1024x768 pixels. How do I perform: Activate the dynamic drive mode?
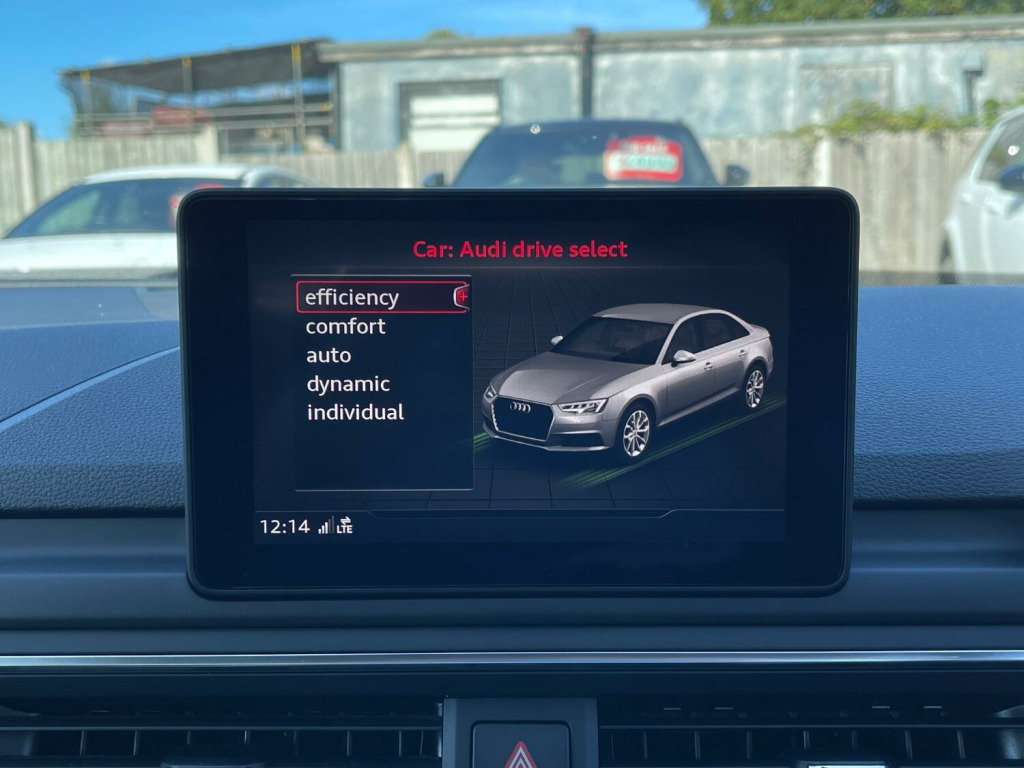[x=348, y=384]
